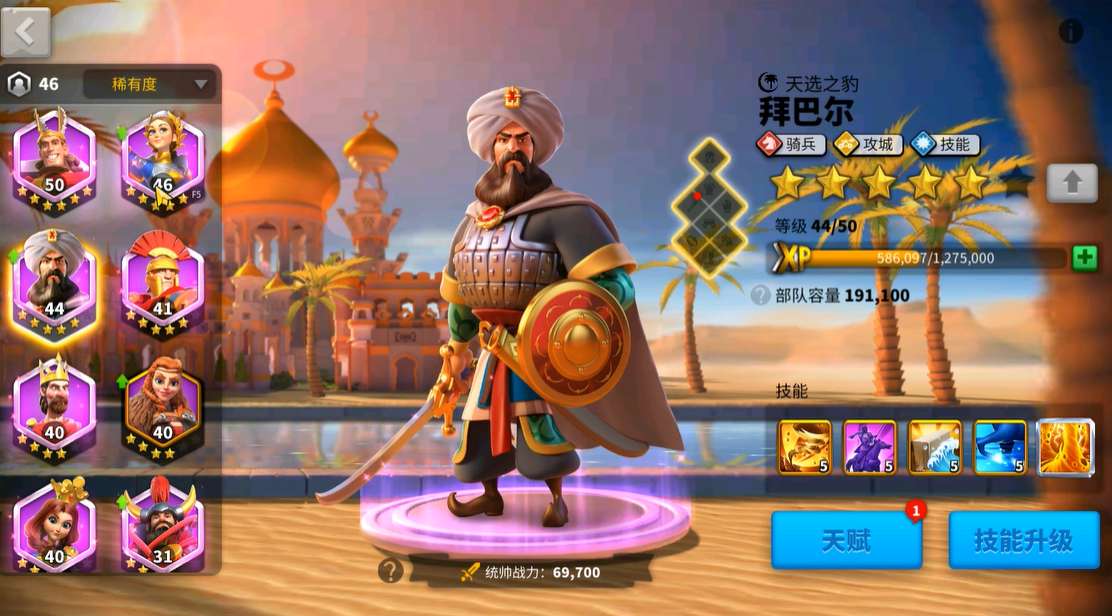The height and width of the screenshot is (616, 1112).
Task: View the purple cavalry skill icon
Action: coord(869,446)
